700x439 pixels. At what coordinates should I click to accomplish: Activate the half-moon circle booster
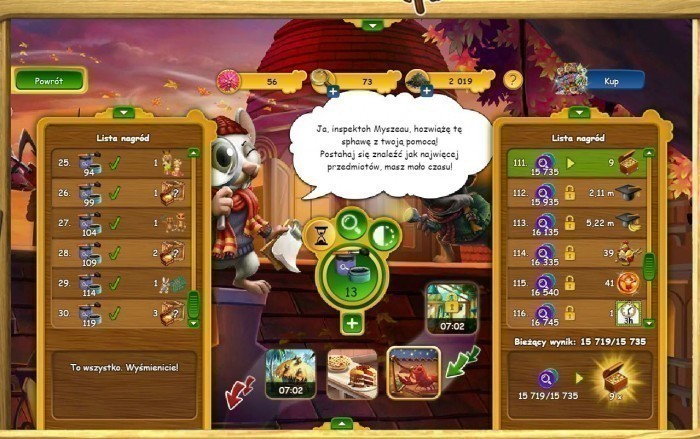(x=384, y=237)
